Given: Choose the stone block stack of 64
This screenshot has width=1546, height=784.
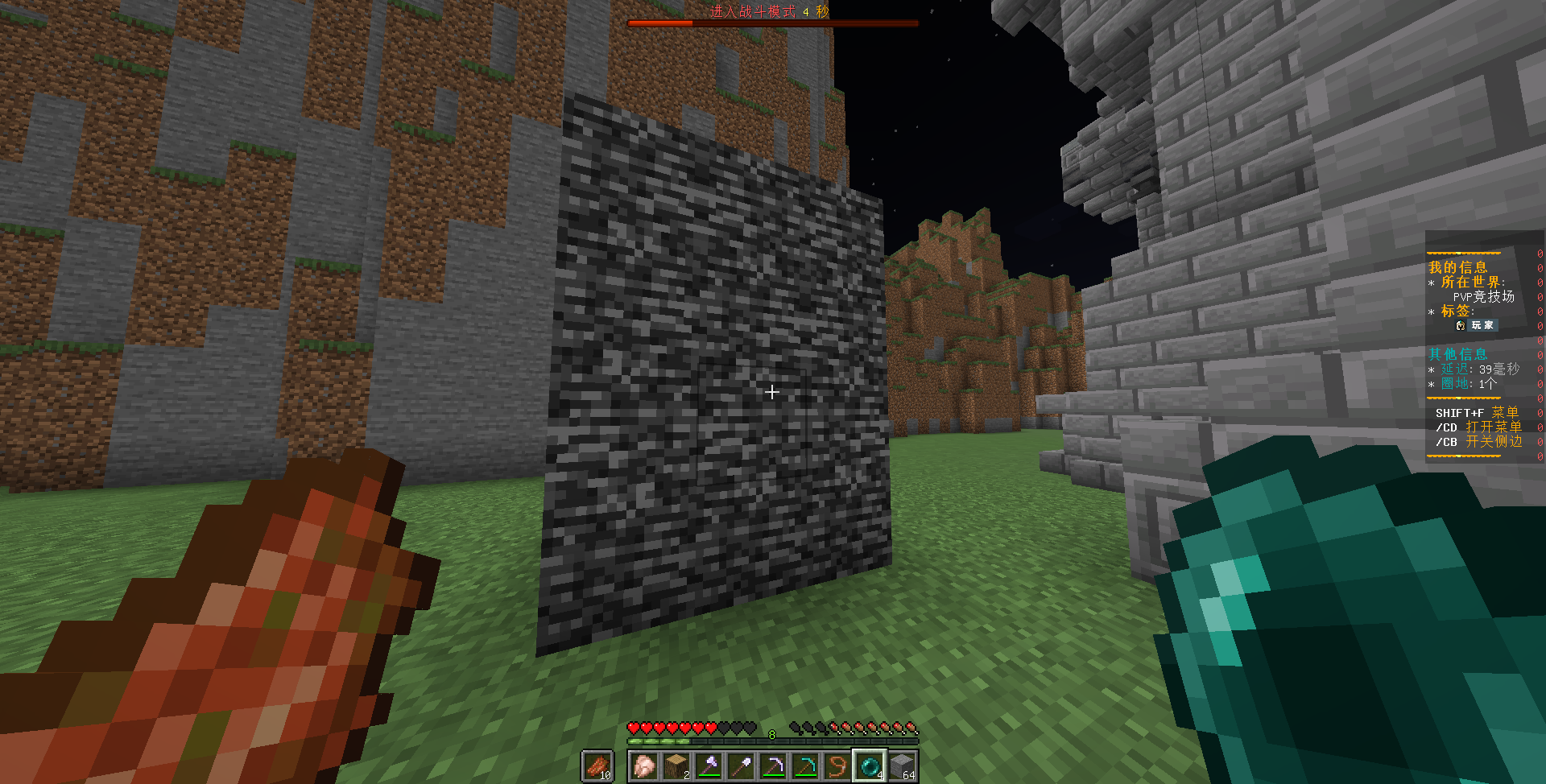Looking at the screenshot, I should 902,765.
